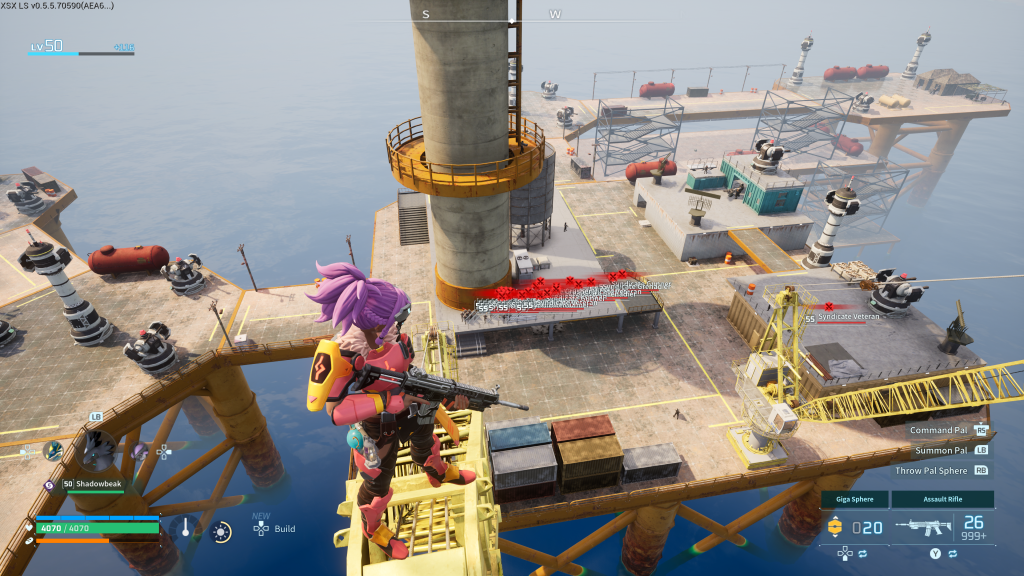
Task: Choose the blue and yellow pal portrait
Action: 52,451
